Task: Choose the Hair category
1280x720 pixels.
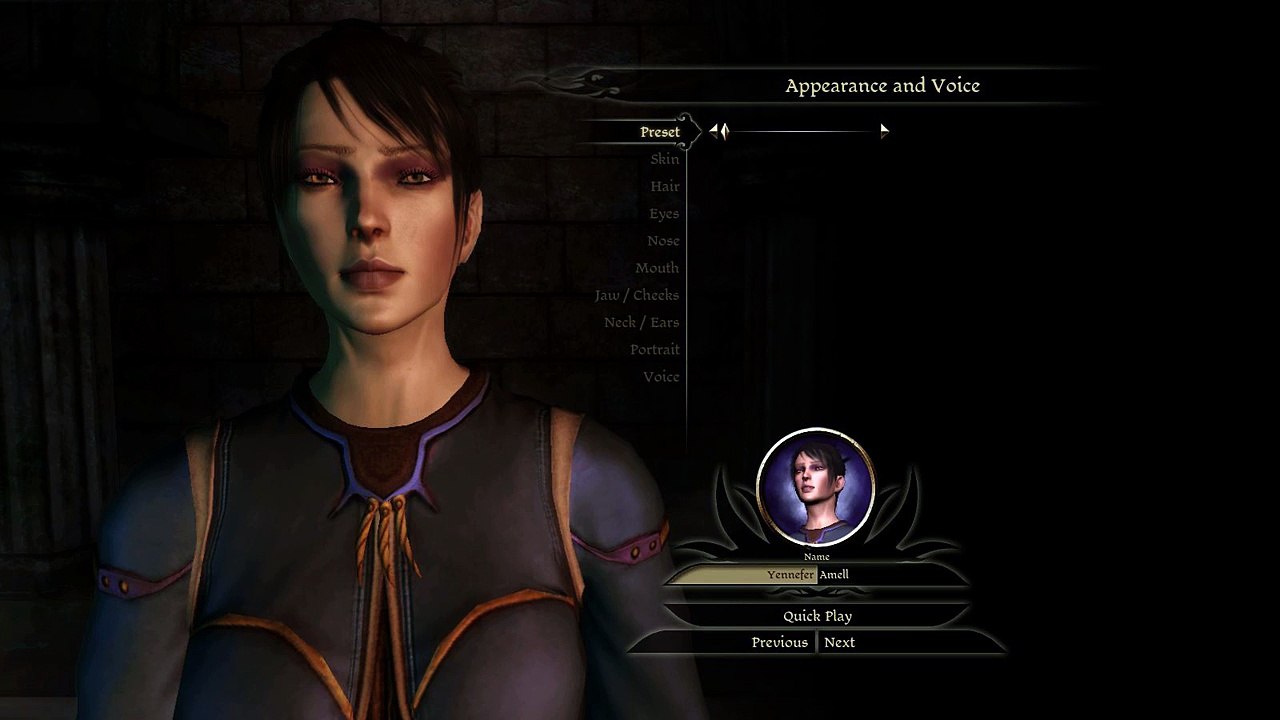Action: tap(664, 186)
